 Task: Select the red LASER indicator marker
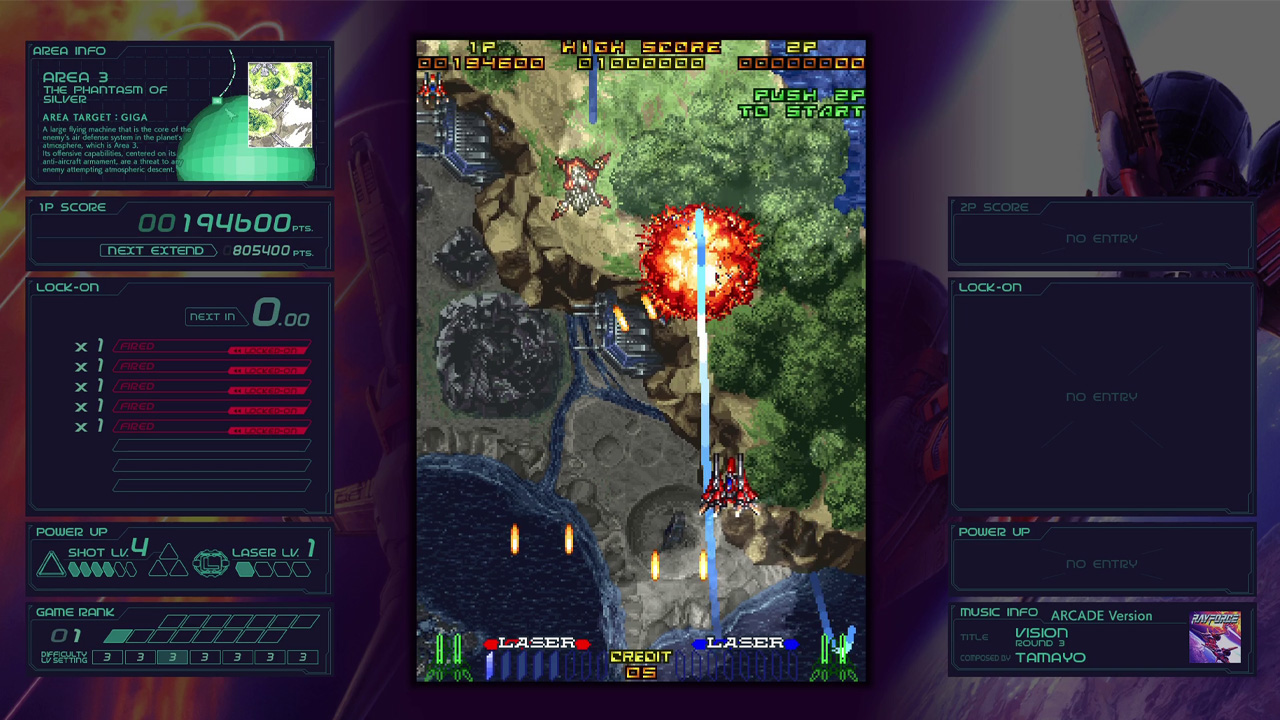[x=493, y=644]
